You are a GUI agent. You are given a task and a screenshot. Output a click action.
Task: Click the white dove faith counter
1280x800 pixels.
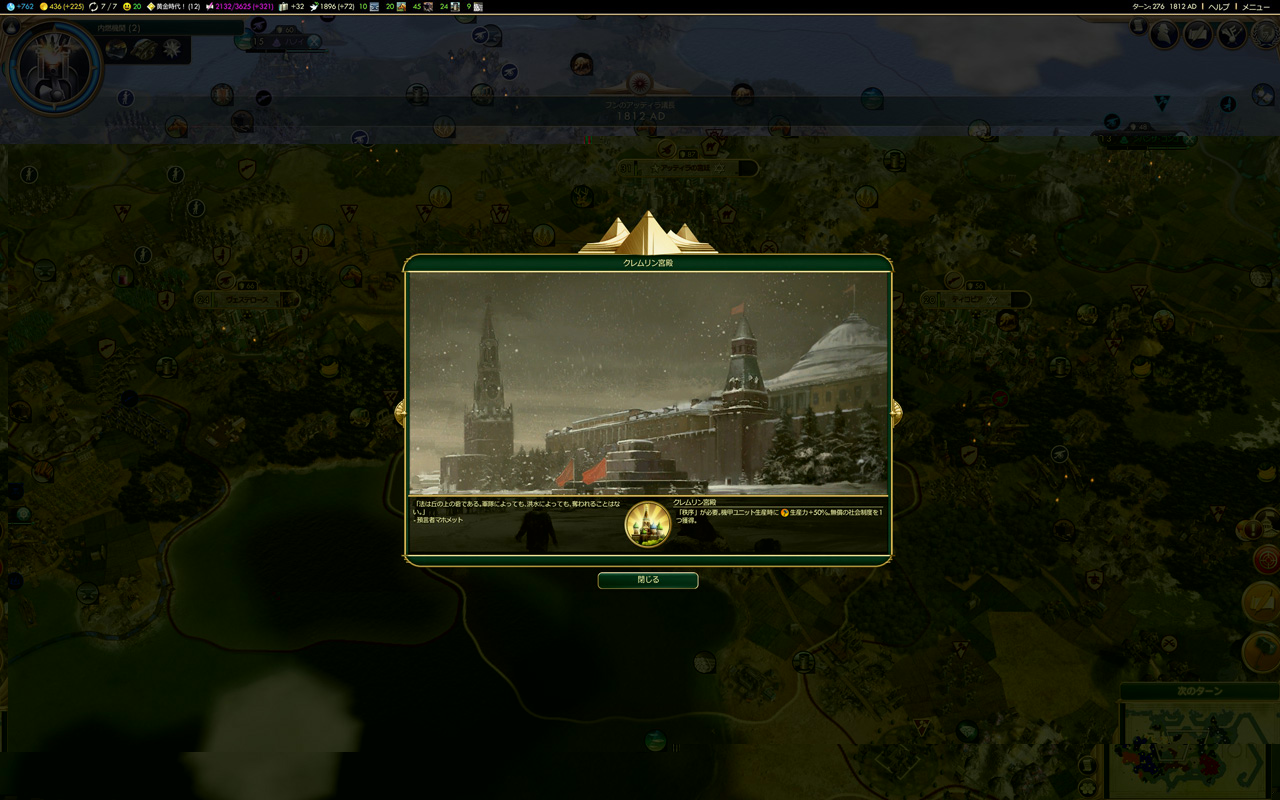(x=336, y=7)
